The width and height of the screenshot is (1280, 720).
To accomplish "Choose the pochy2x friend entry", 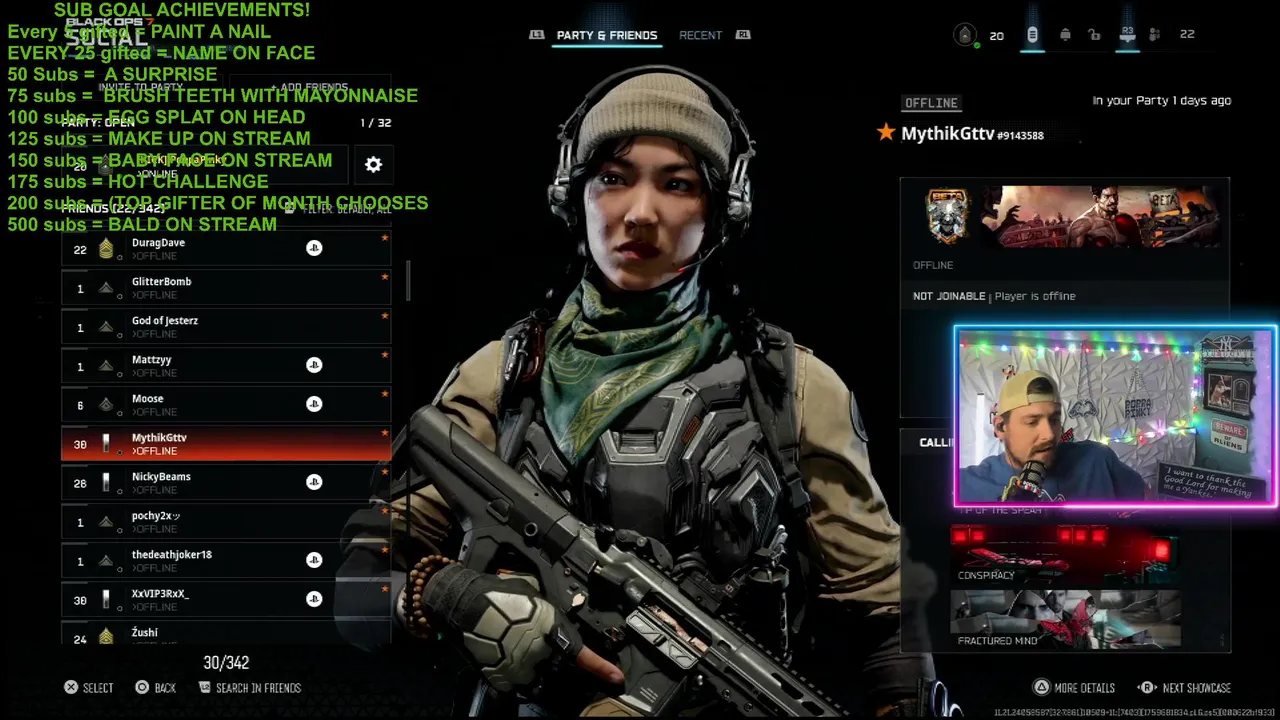I will pos(225,522).
